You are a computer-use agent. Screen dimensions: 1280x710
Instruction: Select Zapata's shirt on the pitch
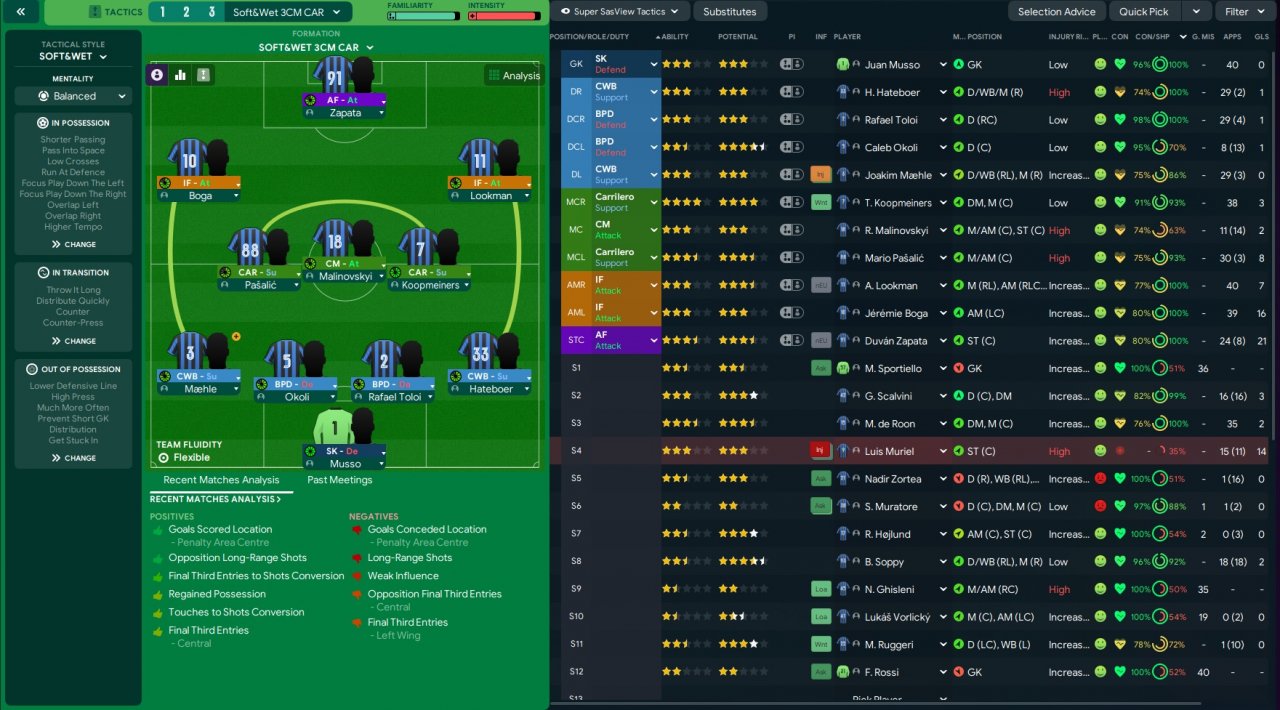point(333,76)
